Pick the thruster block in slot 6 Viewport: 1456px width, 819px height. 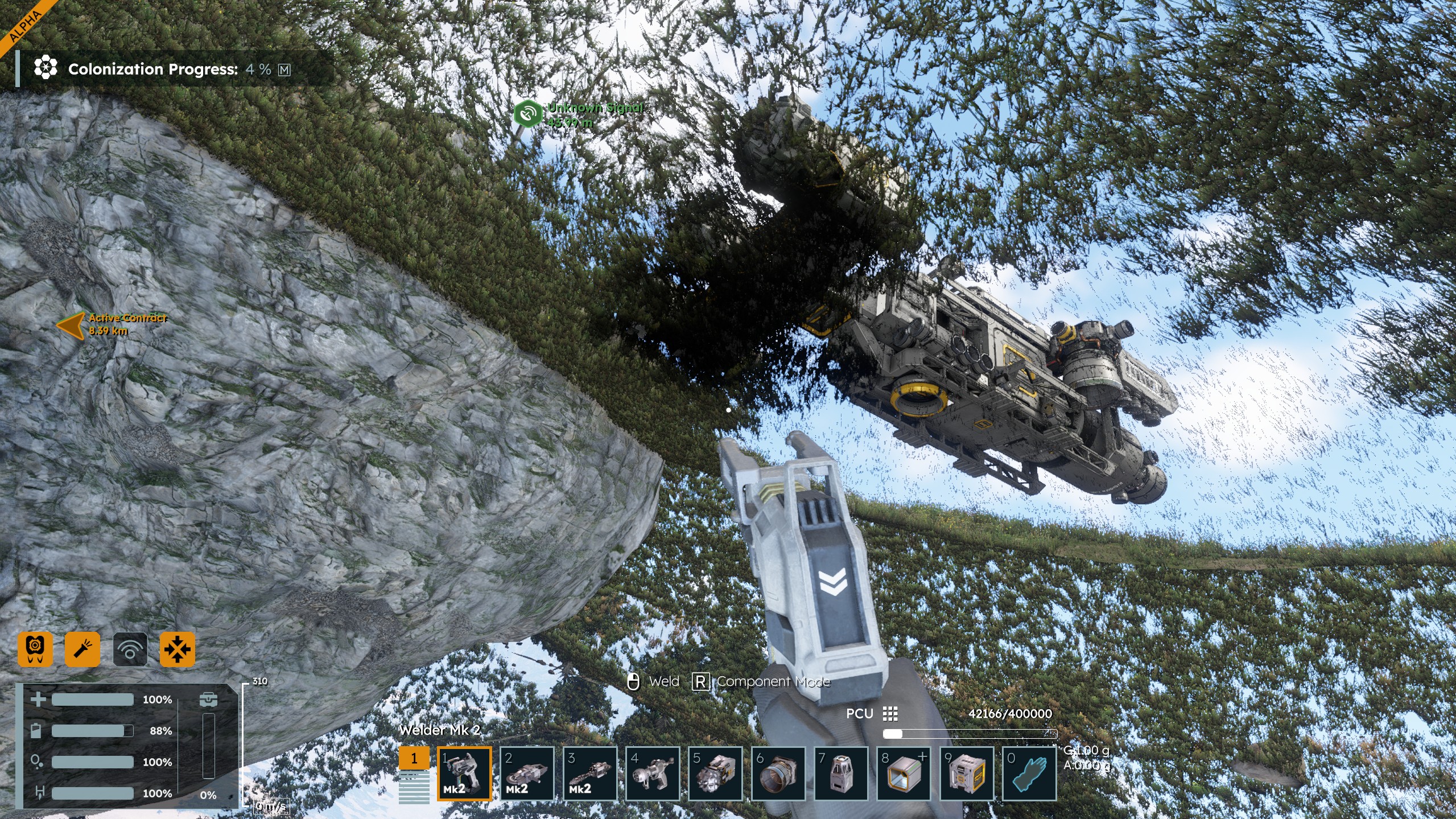[778, 773]
